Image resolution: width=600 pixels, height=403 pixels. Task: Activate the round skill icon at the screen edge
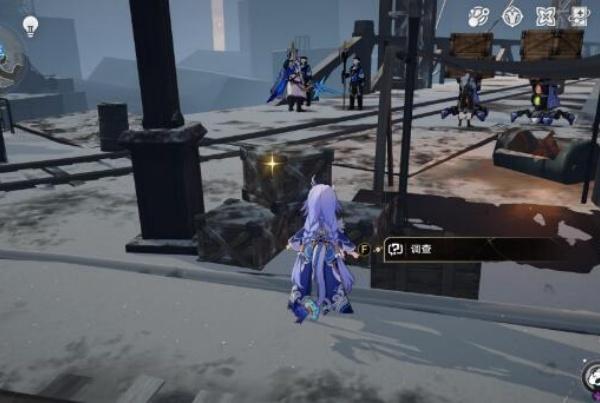coord(592,378)
